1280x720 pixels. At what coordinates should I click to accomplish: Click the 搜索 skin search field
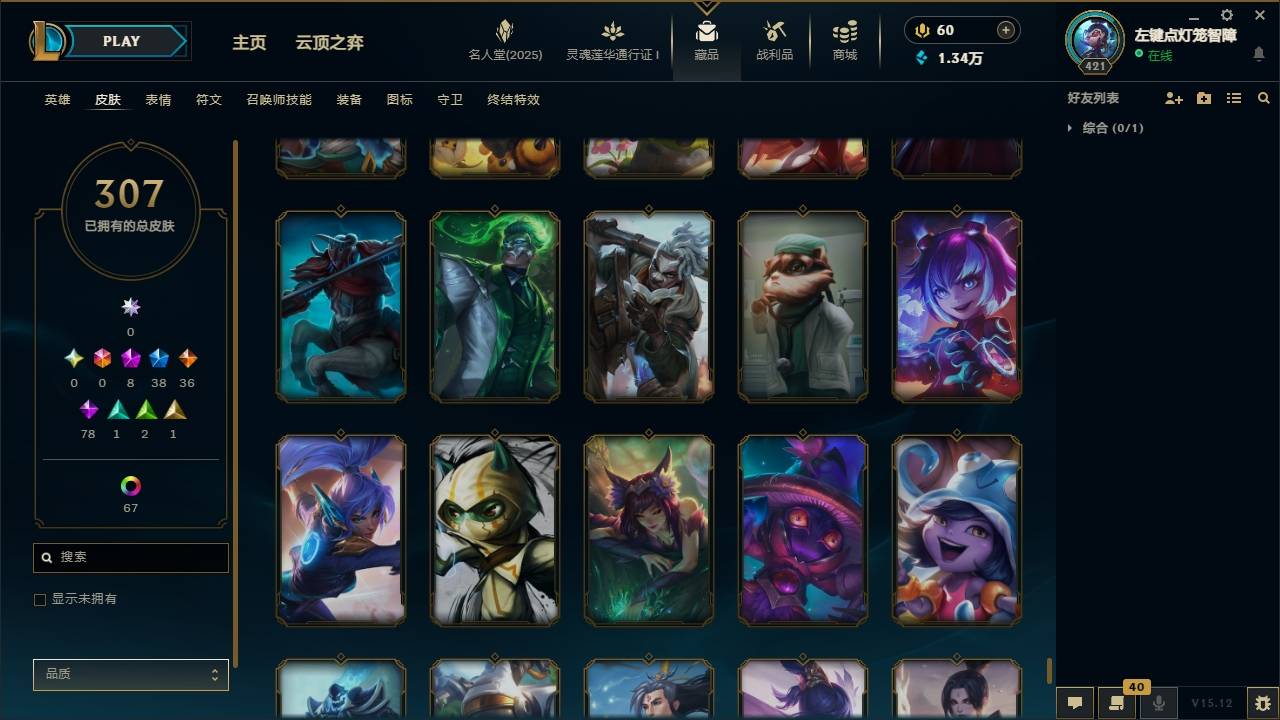130,557
